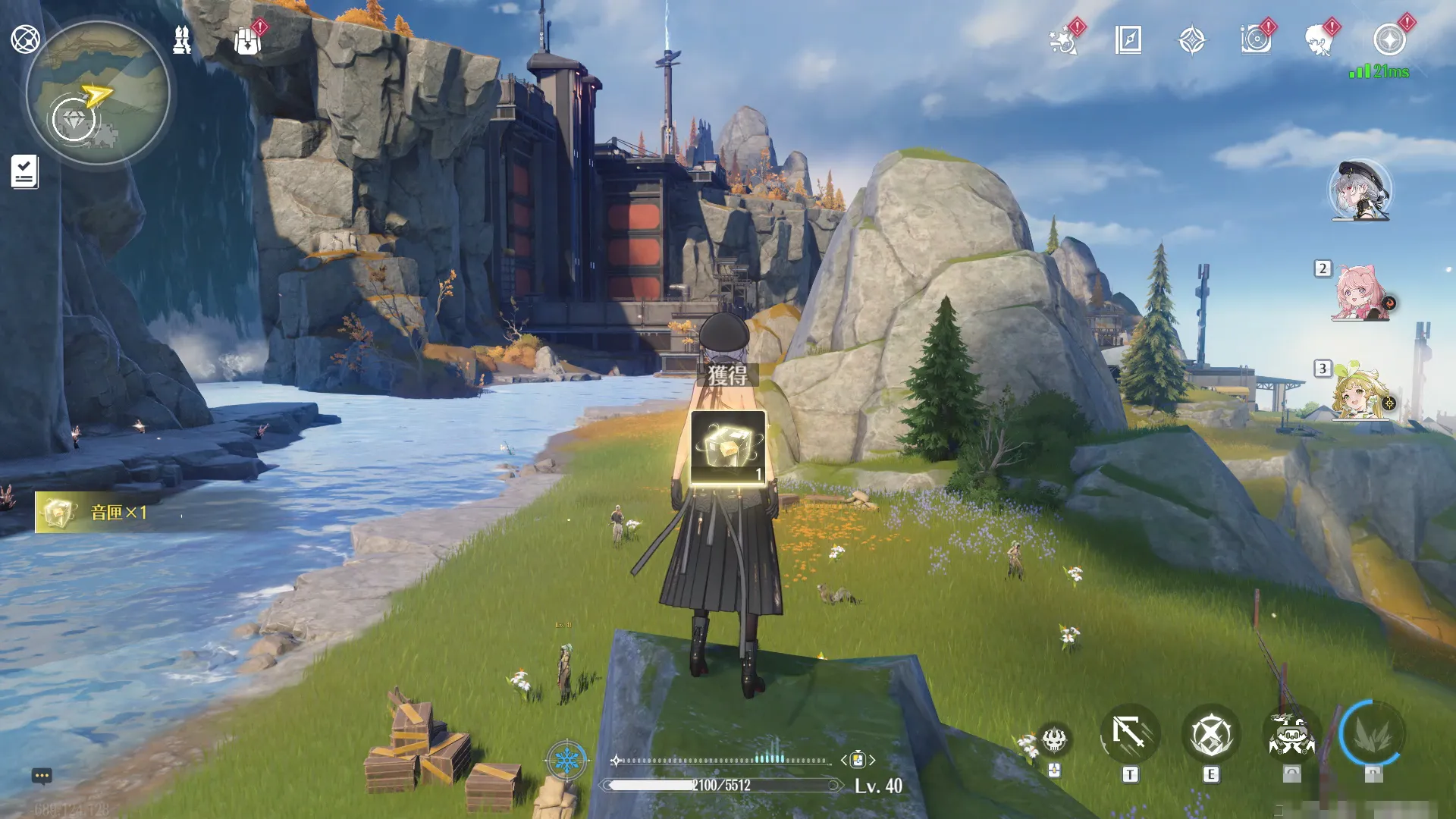Activate the crossed-star resonance skill icon
This screenshot has height=819, width=1456.
(1210, 734)
